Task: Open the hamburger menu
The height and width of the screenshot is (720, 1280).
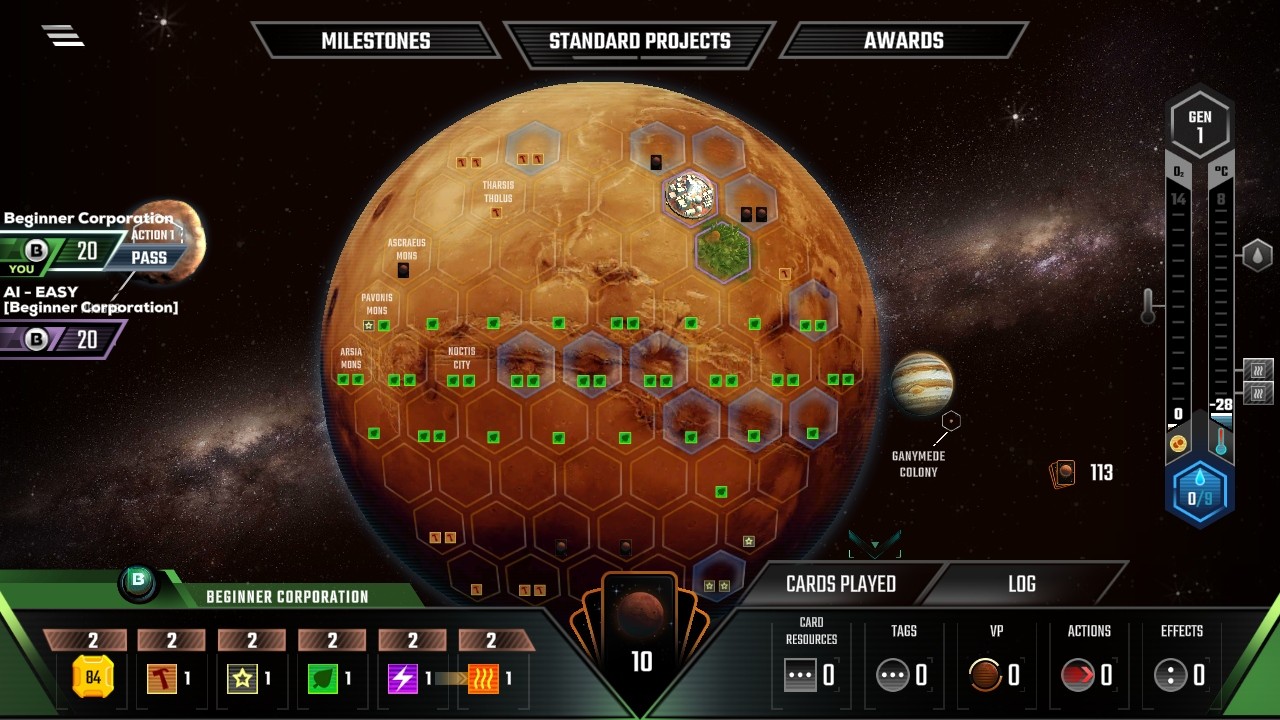Action: point(62,35)
